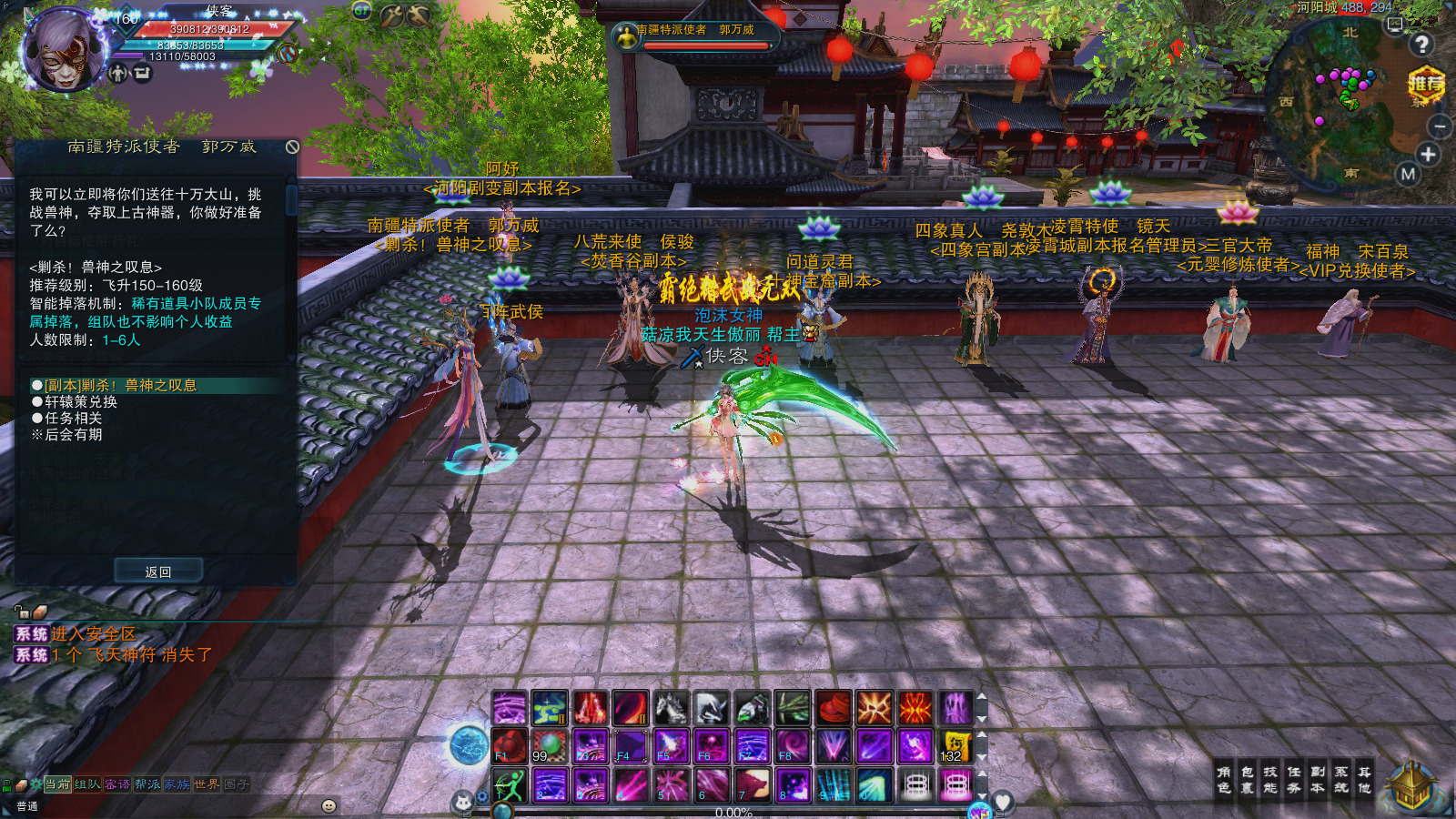Image resolution: width=1456 pixels, height=819 pixels.
Task: Open the chat emoji smiley picker
Action: [x=329, y=805]
